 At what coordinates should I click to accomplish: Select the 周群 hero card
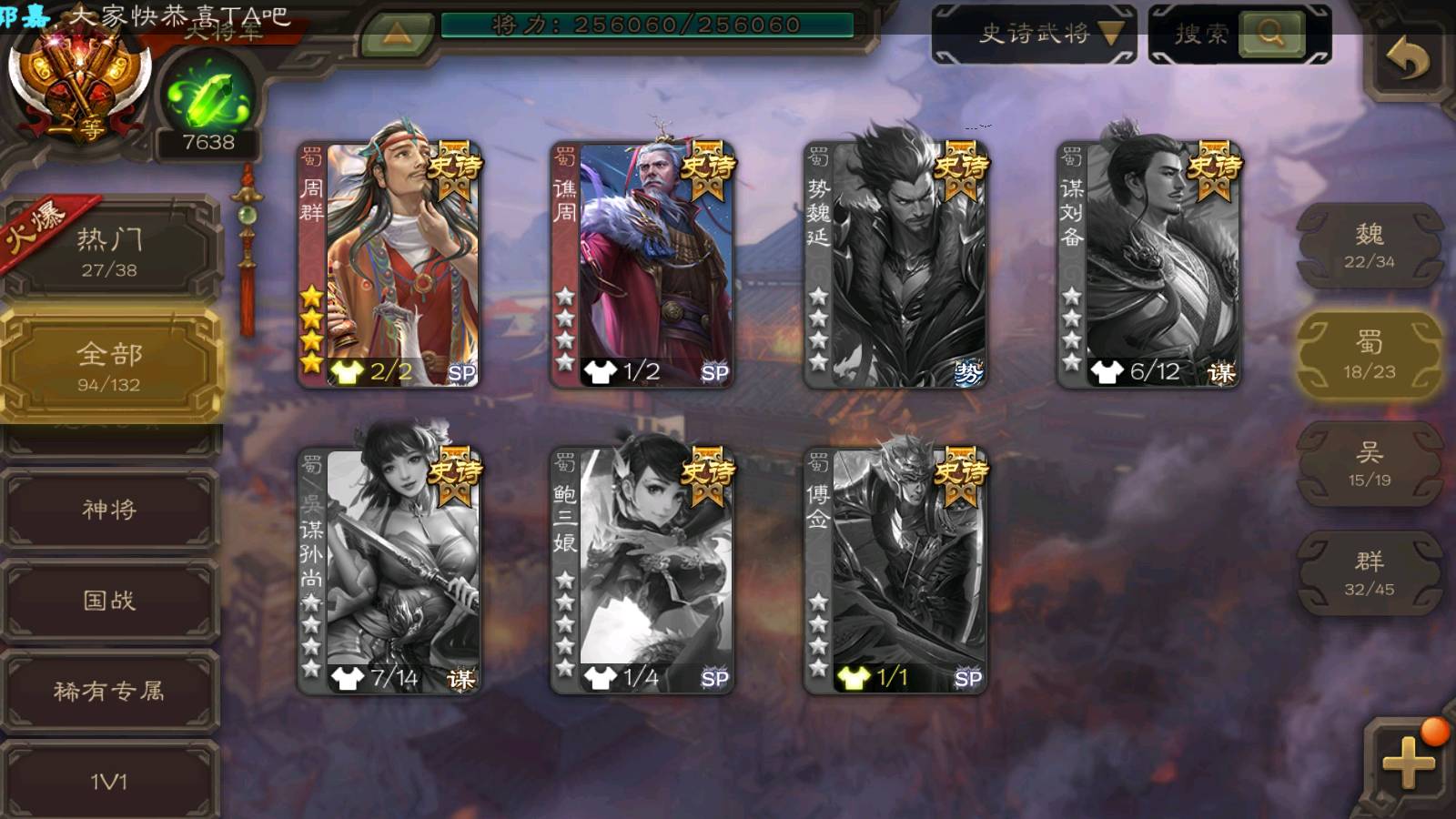[389, 264]
